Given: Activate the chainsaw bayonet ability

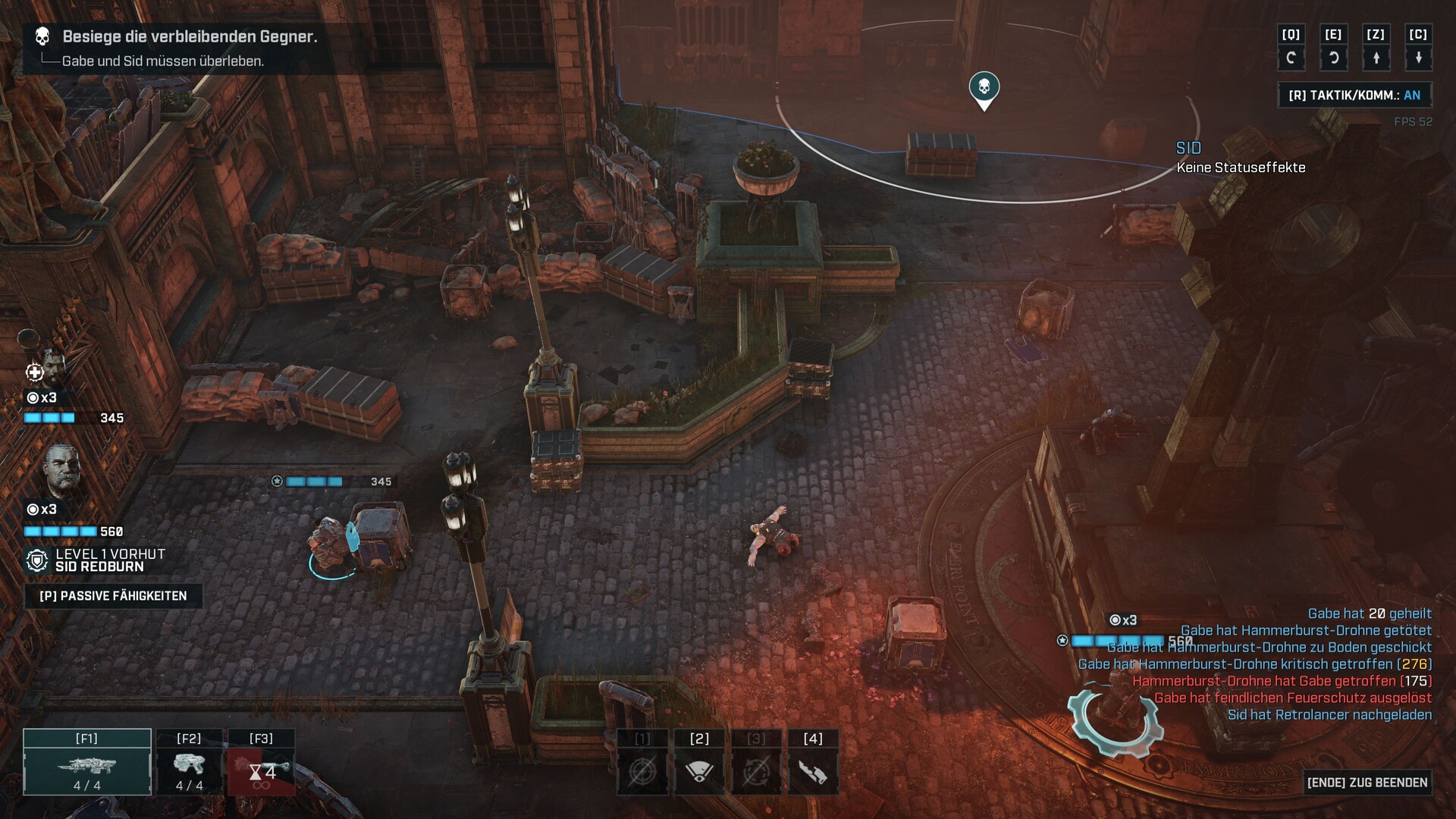Looking at the screenshot, I should (x=813, y=772).
